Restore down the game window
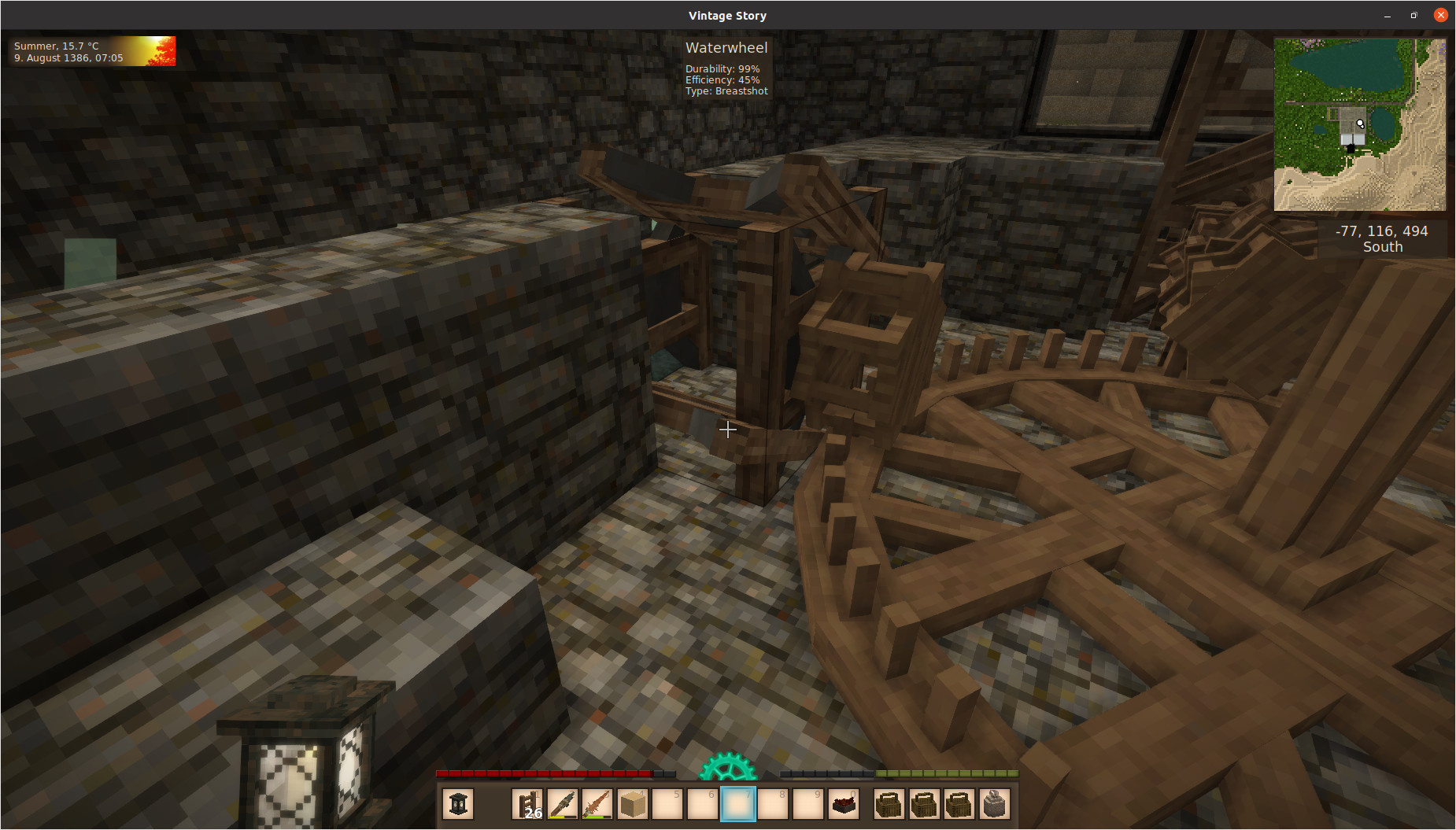Viewport: 1456px width, 830px height. pos(1414,15)
